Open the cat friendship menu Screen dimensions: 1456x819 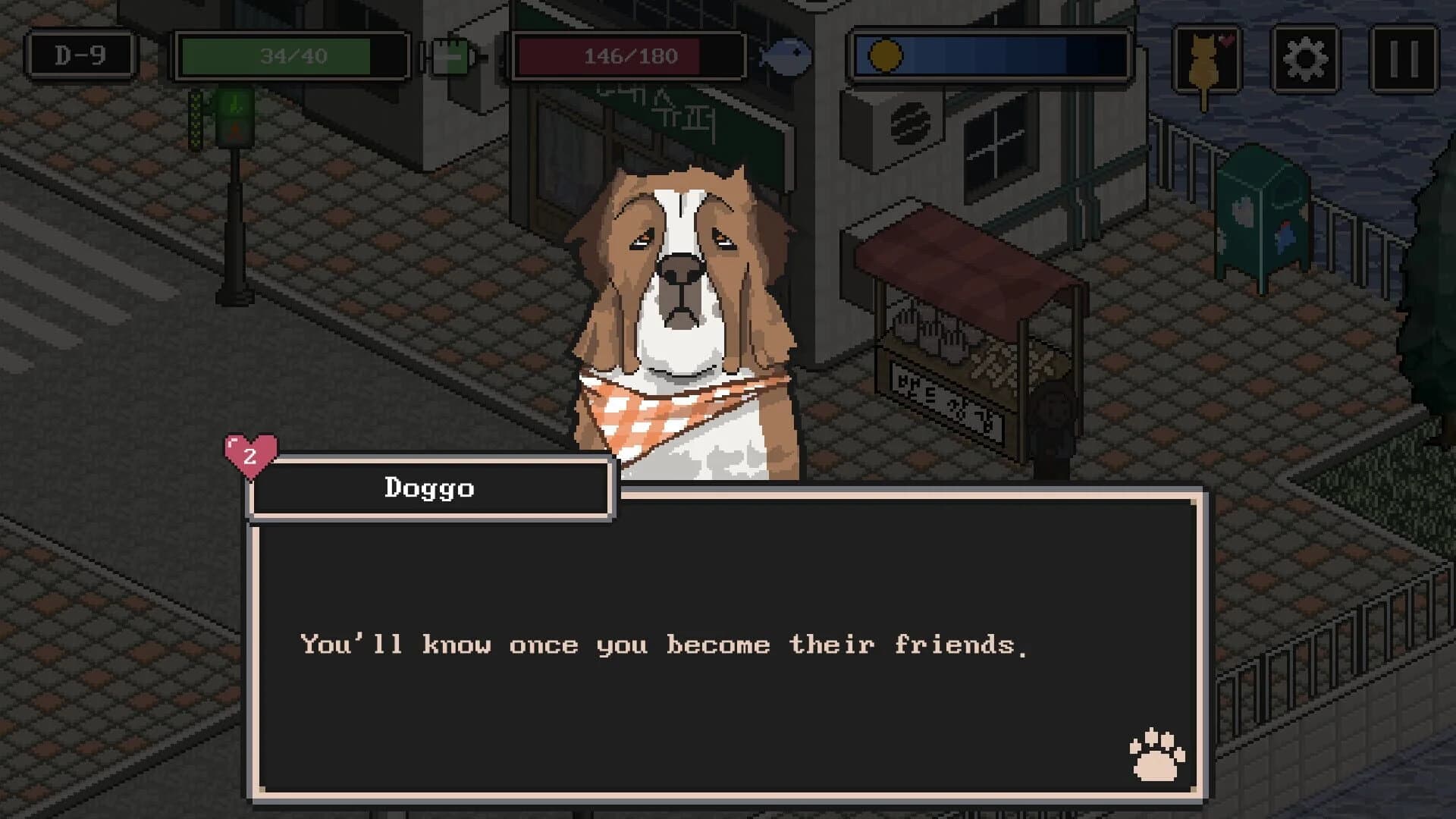(1208, 59)
